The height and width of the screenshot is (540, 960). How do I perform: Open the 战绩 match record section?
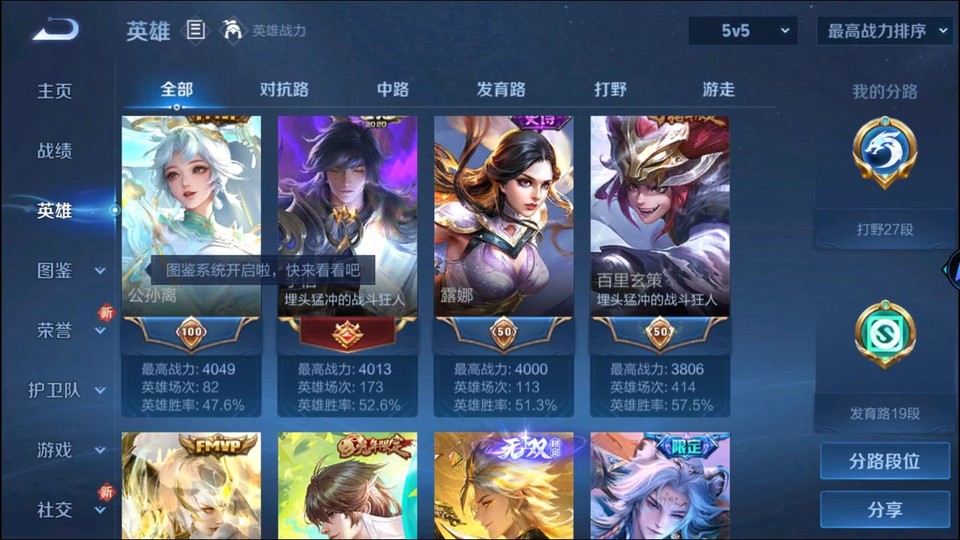tap(55, 151)
